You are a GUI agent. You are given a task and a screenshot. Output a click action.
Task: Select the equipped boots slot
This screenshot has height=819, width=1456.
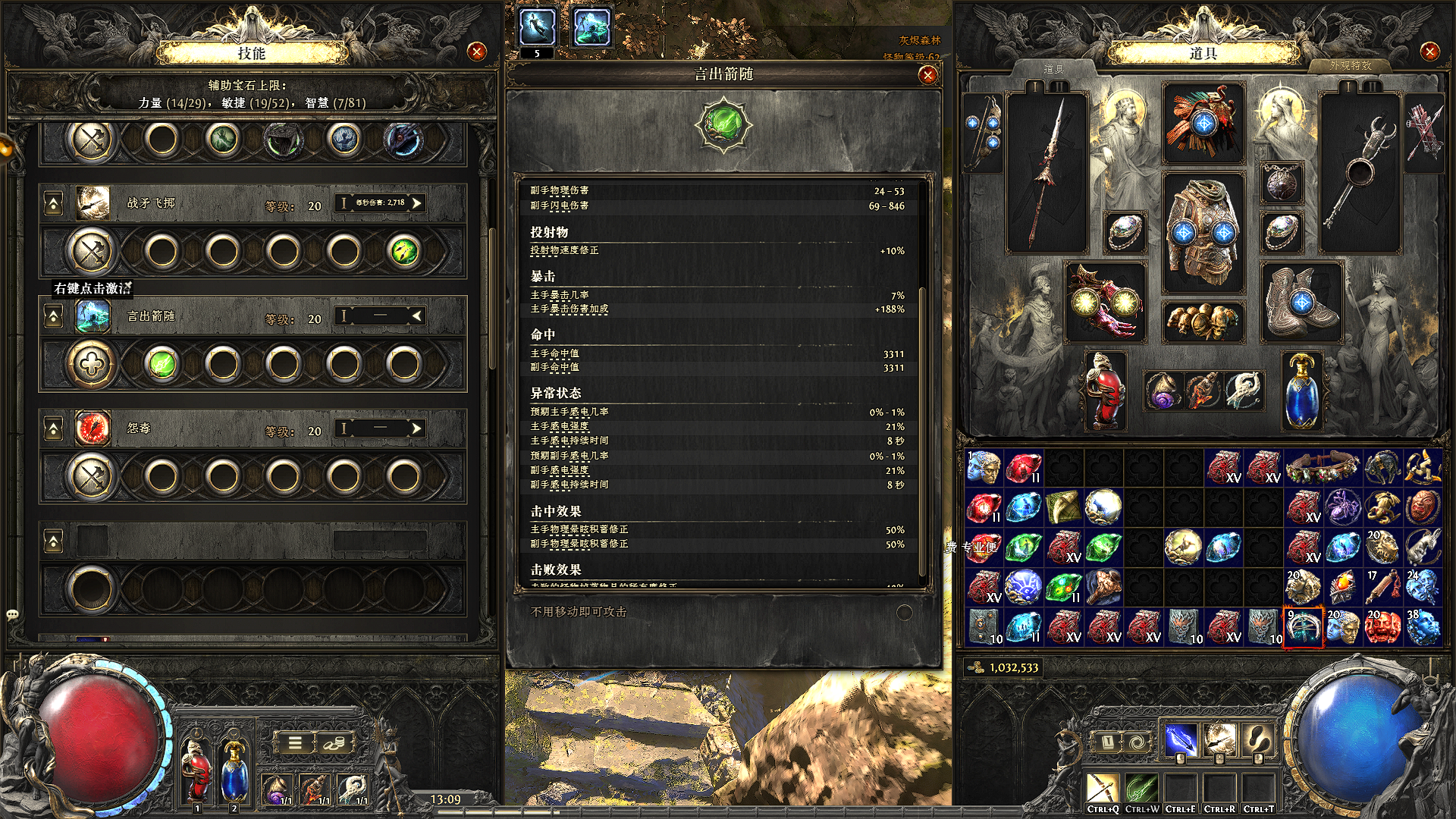1301,302
